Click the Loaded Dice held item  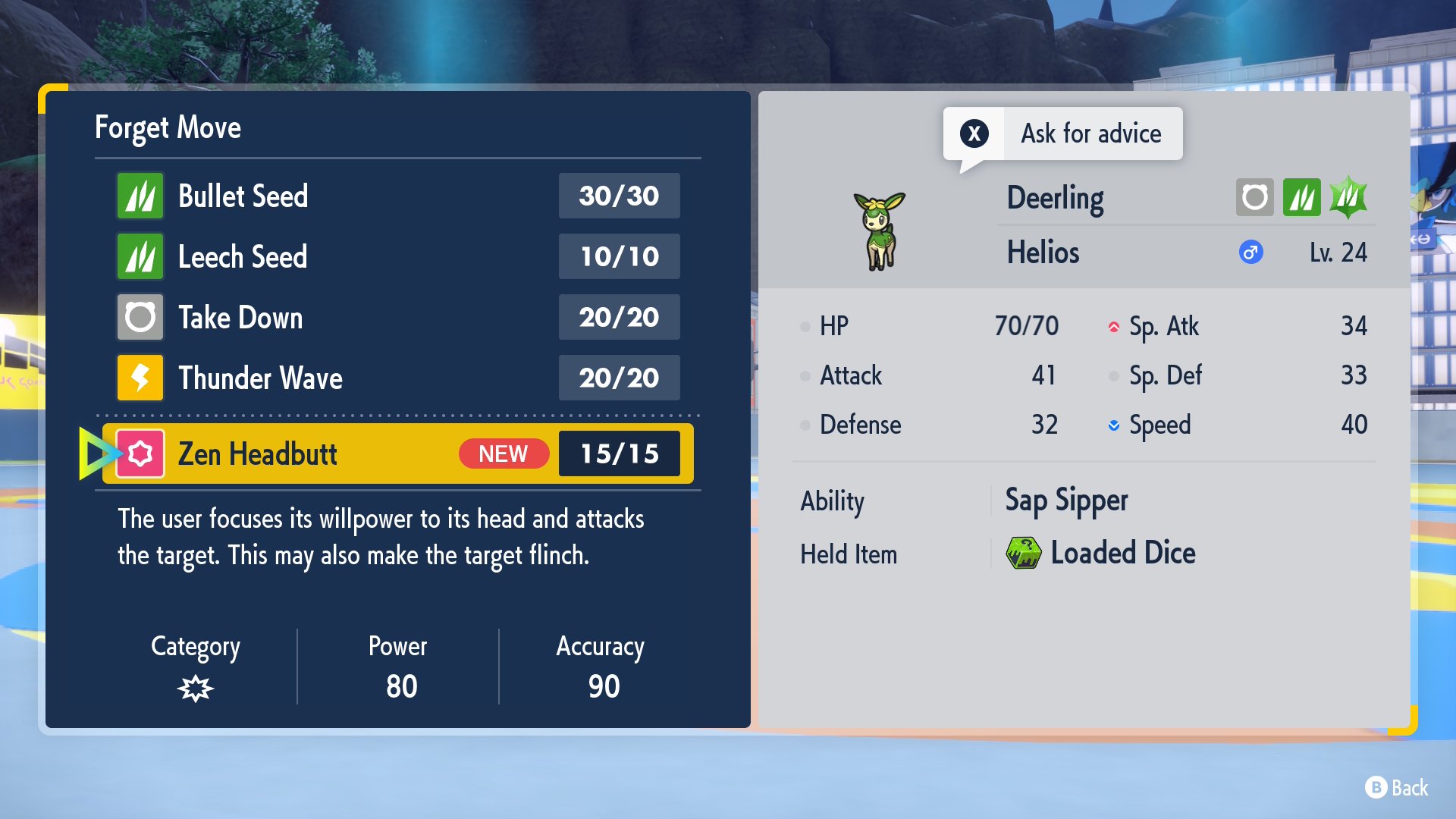1101,554
